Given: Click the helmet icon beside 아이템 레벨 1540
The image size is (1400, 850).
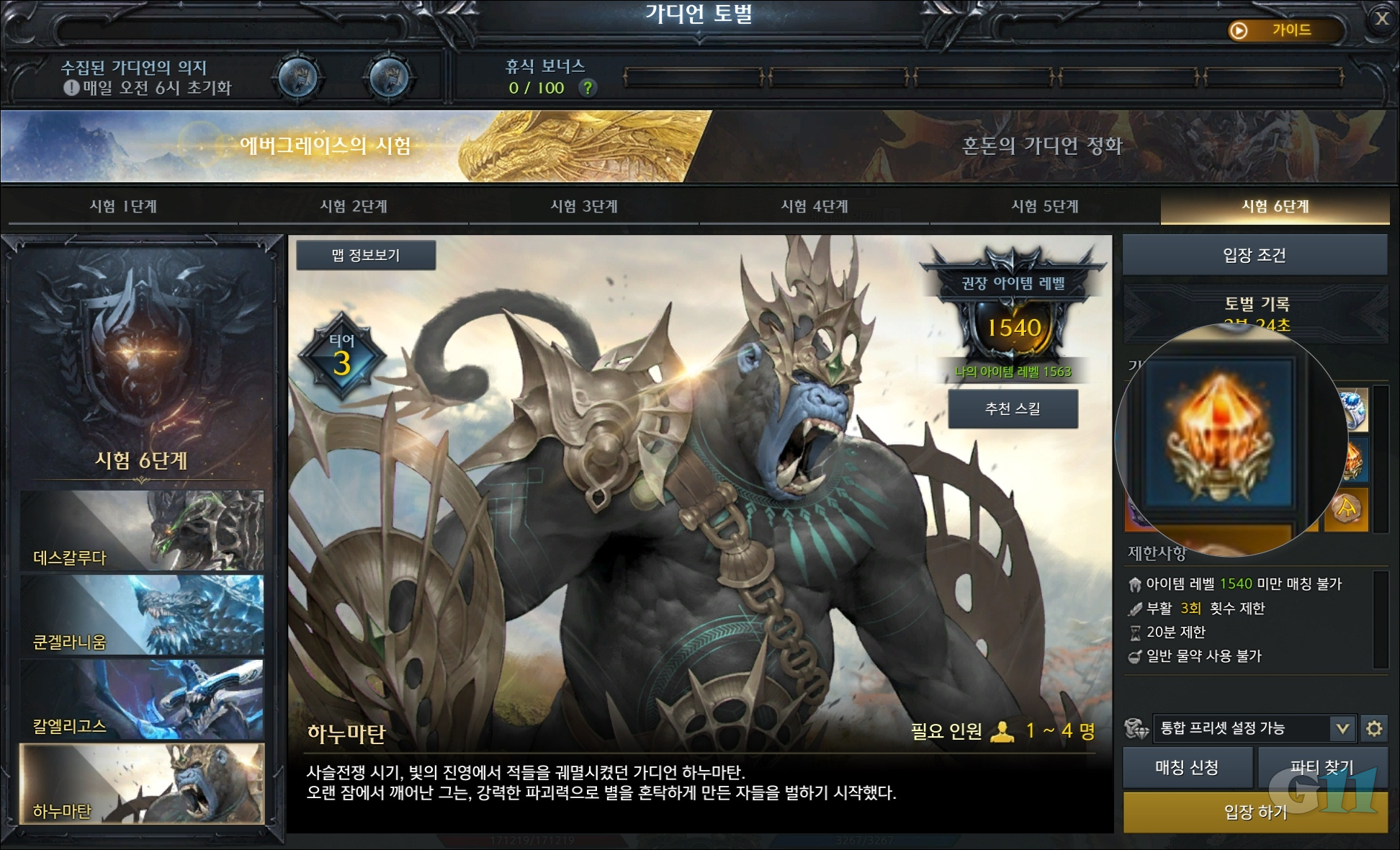Looking at the screenshot, I should (1135, 585).
